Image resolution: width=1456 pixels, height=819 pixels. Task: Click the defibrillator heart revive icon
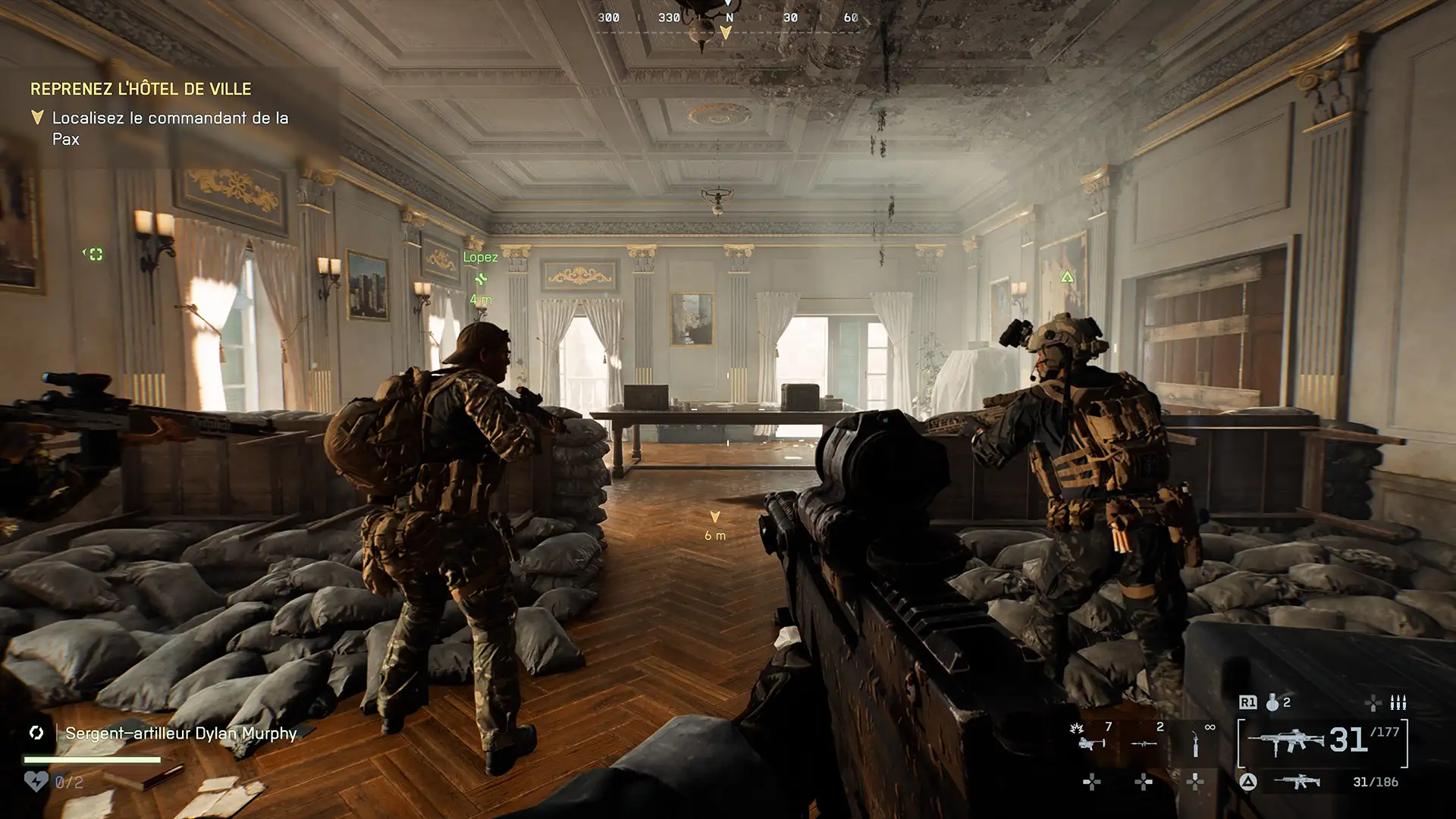[x=36, y=781]
